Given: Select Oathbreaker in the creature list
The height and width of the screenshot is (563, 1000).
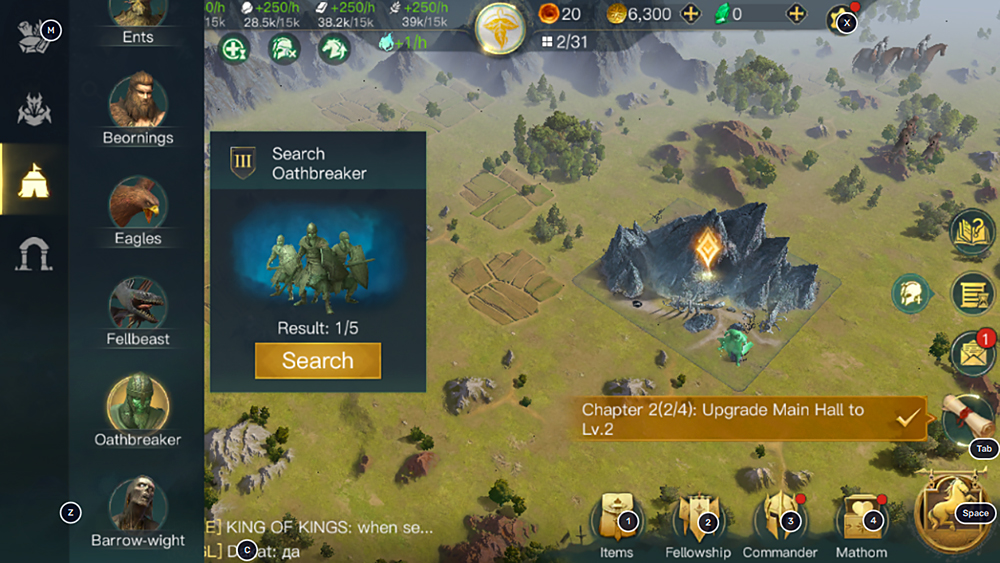Looking at the screenshot, I should click(138, 404).
